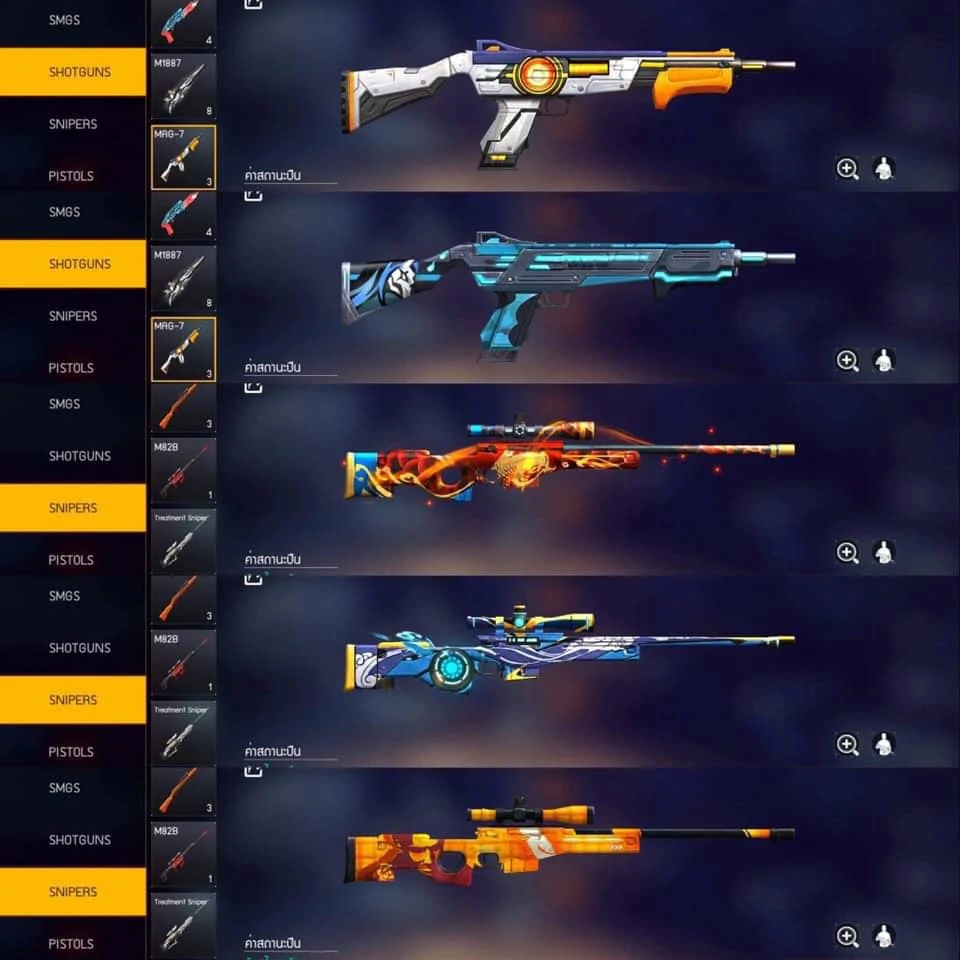The width and height of the screenshot is (960, 960).
Task: Open gun stats under the white-orange shotgun
Action: point(273,176)
